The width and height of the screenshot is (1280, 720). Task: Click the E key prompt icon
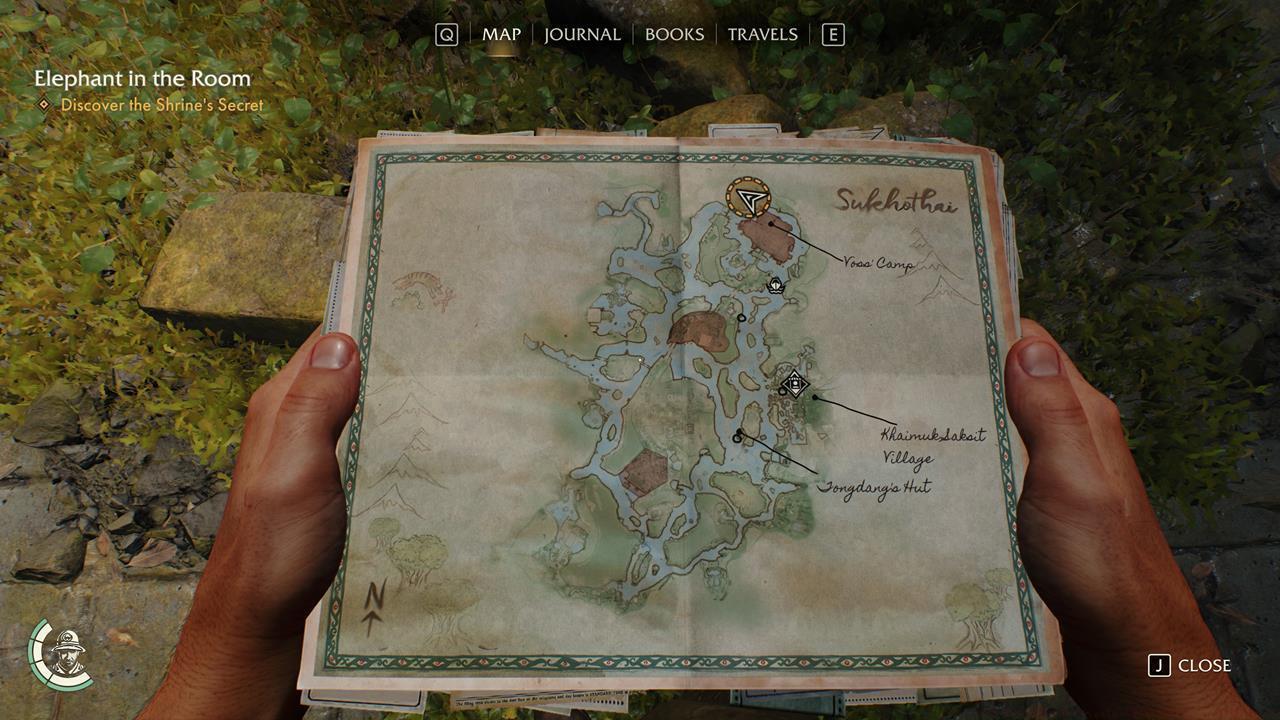point(833,33)
